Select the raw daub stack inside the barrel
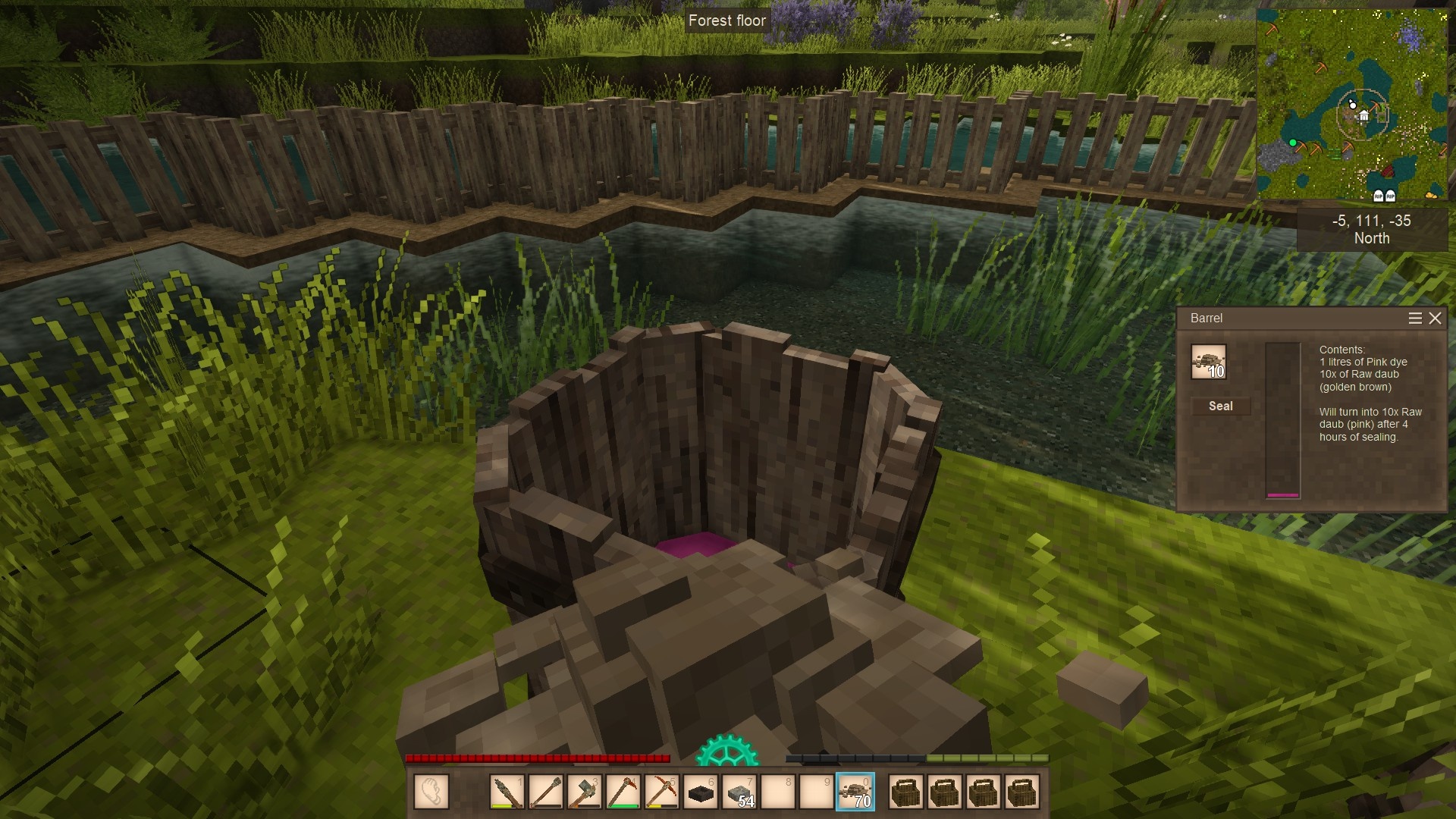1456x819 pixels. click(x=1208, y=362)
